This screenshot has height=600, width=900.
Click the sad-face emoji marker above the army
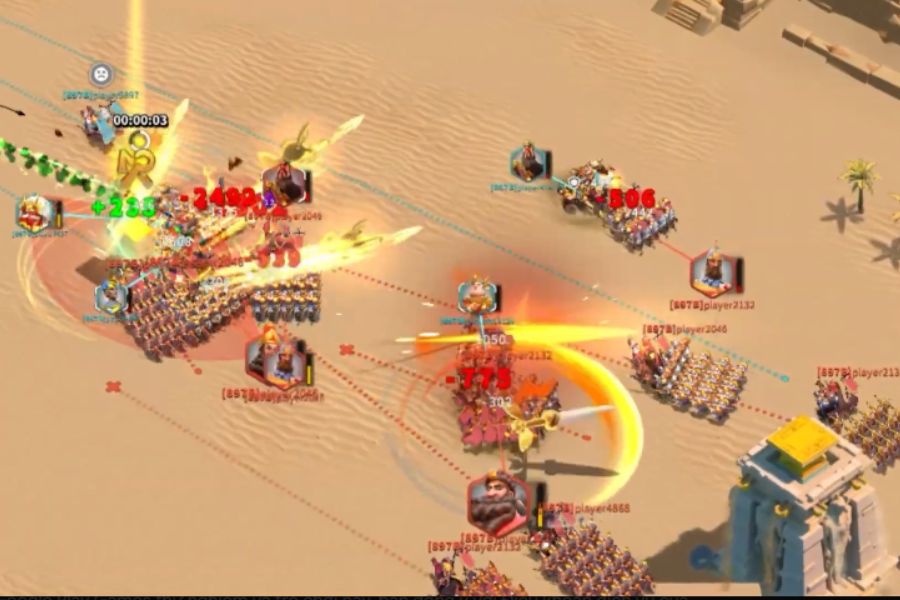point(101,74)
